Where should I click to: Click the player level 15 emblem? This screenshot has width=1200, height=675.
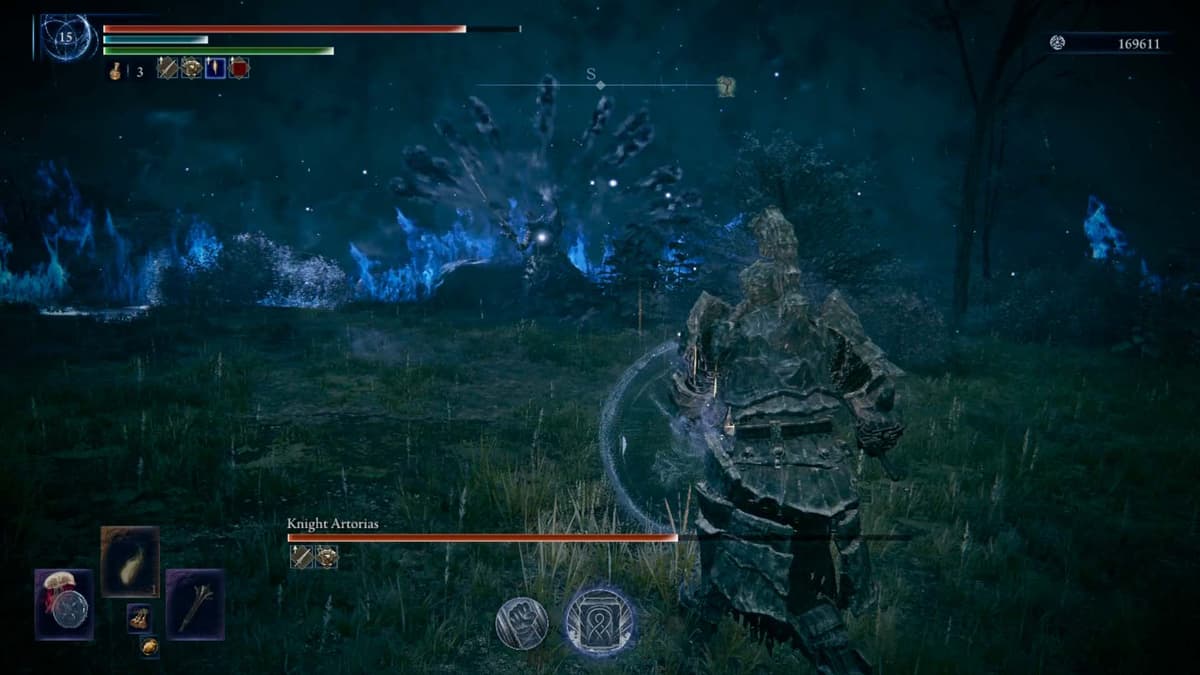coord(67,38)
